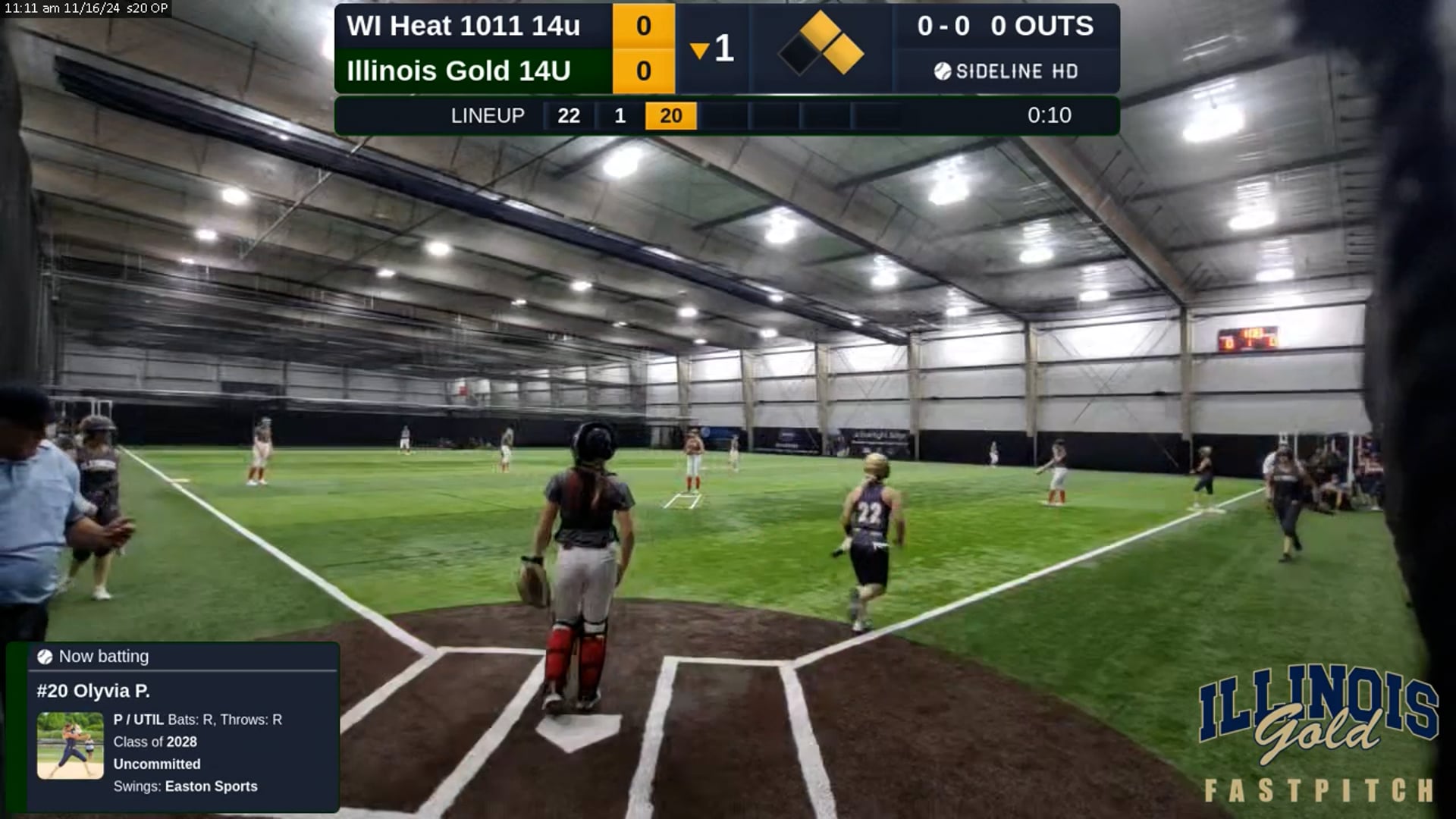Click the Illinois Gold Fastpitch logo
Viewport: 1456px width, 819px height.
point(1318,732)
